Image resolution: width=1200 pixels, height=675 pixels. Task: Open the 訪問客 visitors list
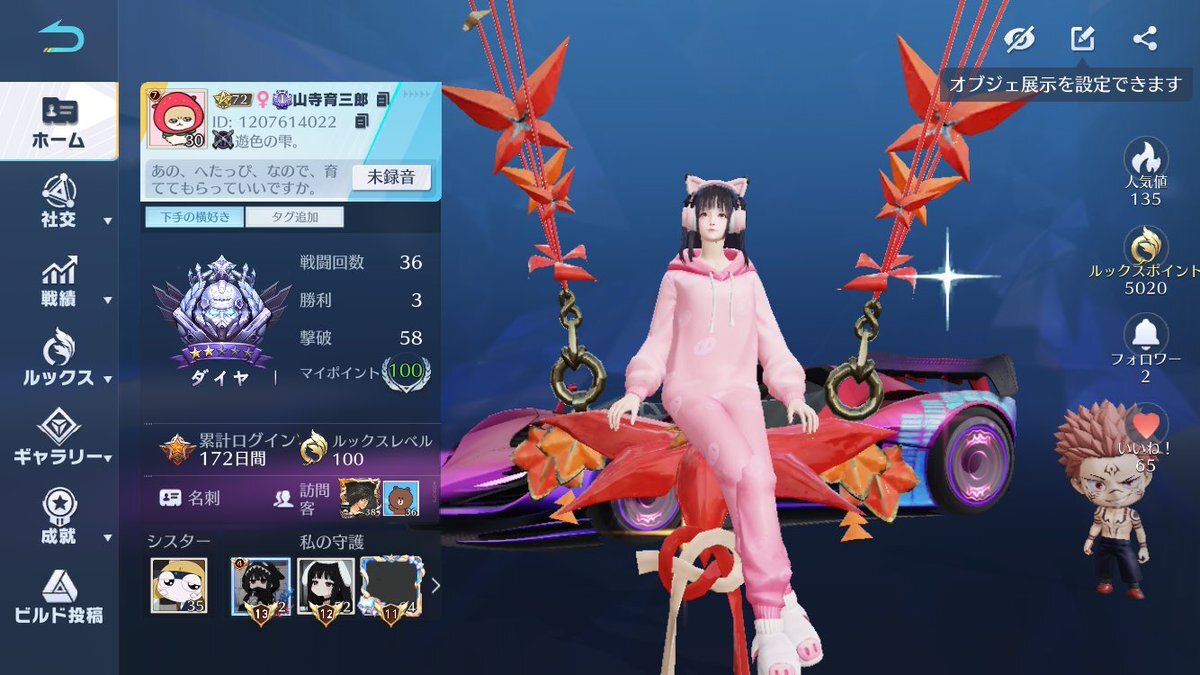[x=300, y=497]
